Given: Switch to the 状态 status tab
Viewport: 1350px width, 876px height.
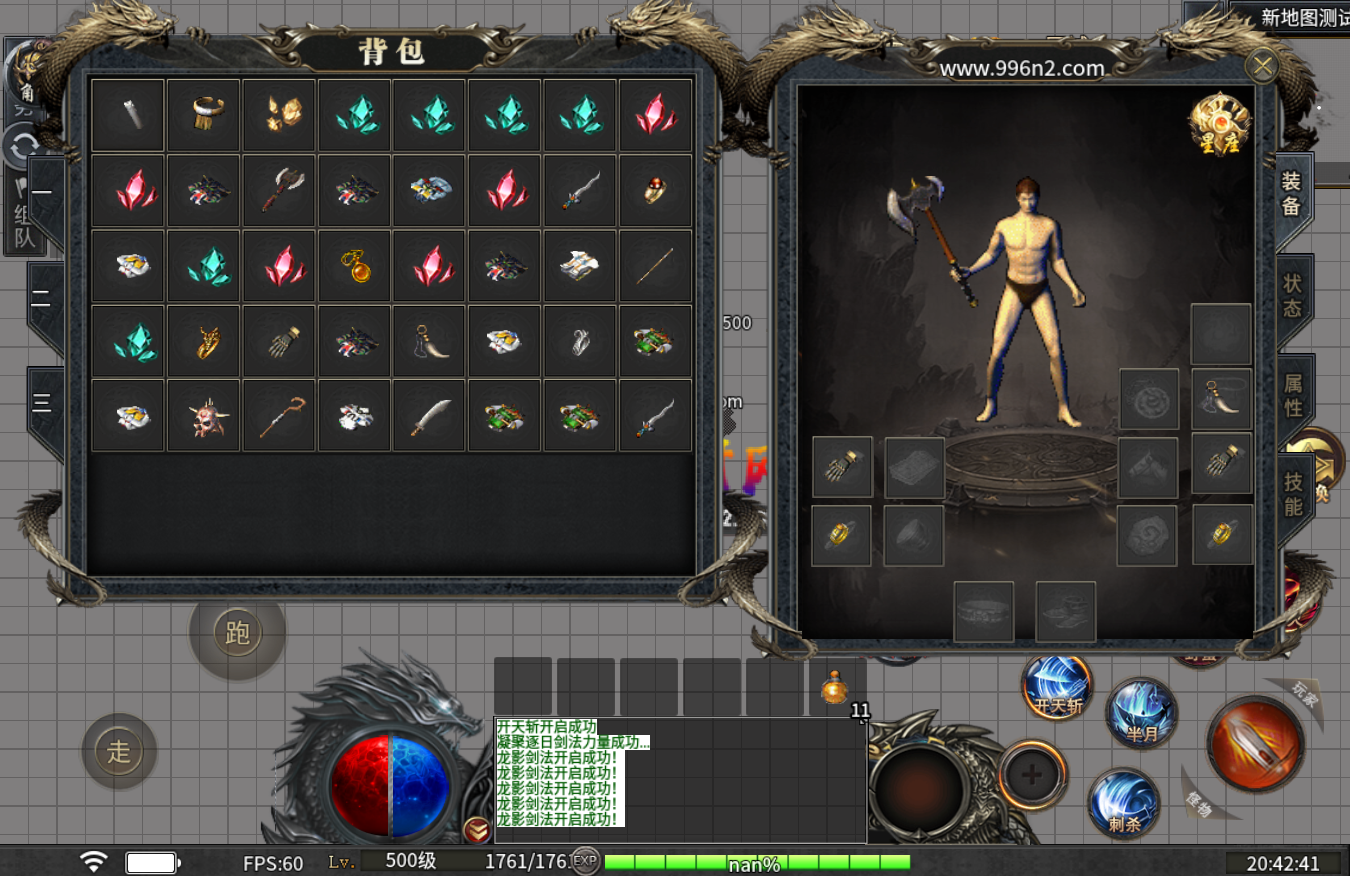Looking at the screenshot, I should [1293, 295].
